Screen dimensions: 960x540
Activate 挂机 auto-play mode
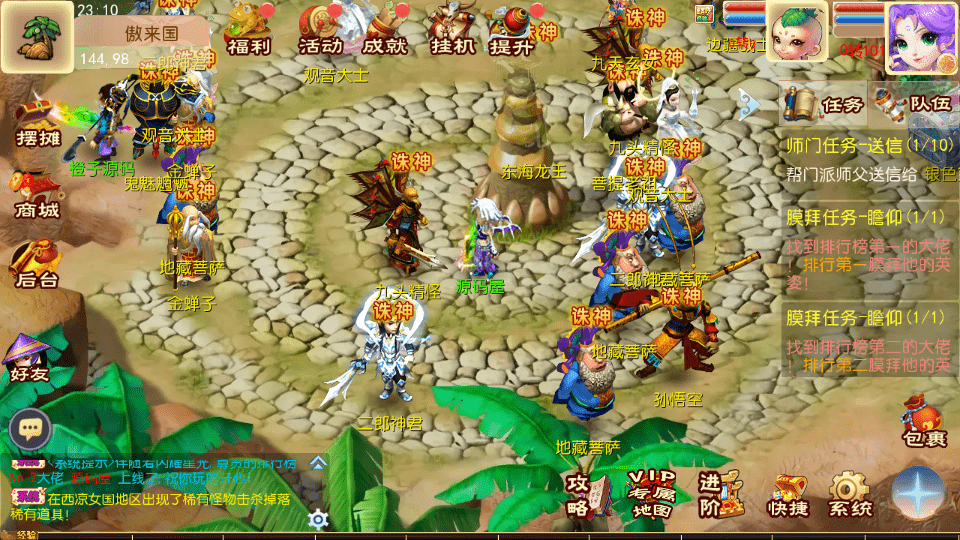(x=452, y=30)
